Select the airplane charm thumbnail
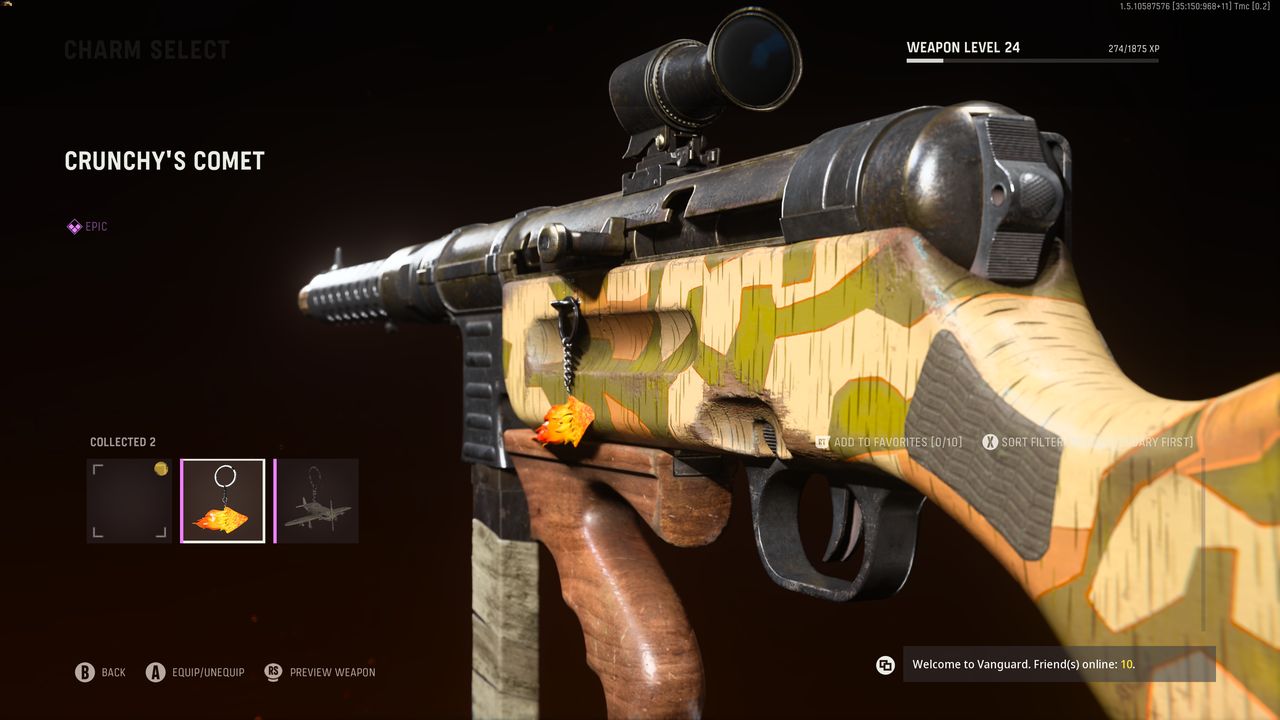 coord(317,500)
